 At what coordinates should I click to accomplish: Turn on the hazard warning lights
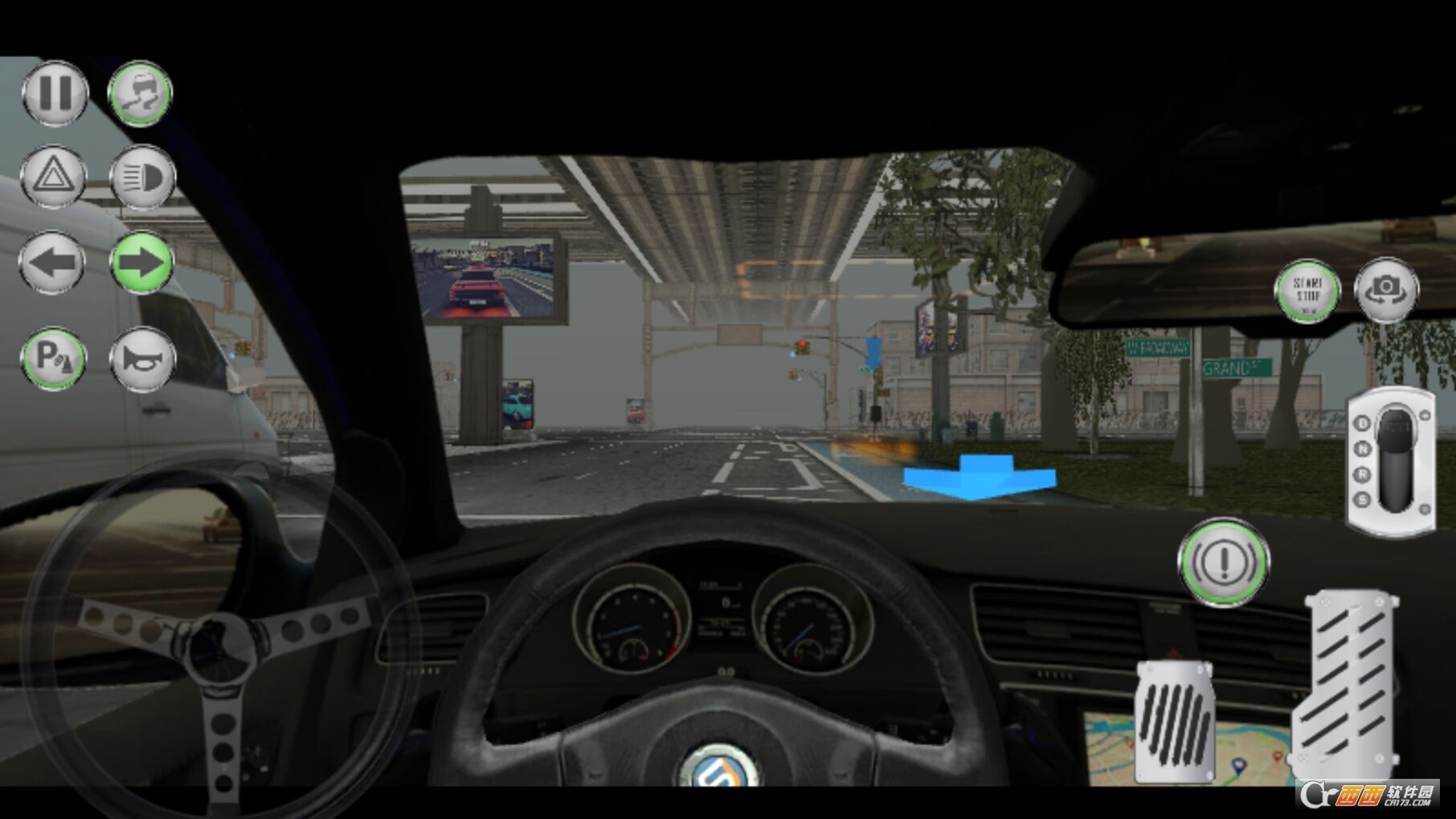[x=53, y=177]
